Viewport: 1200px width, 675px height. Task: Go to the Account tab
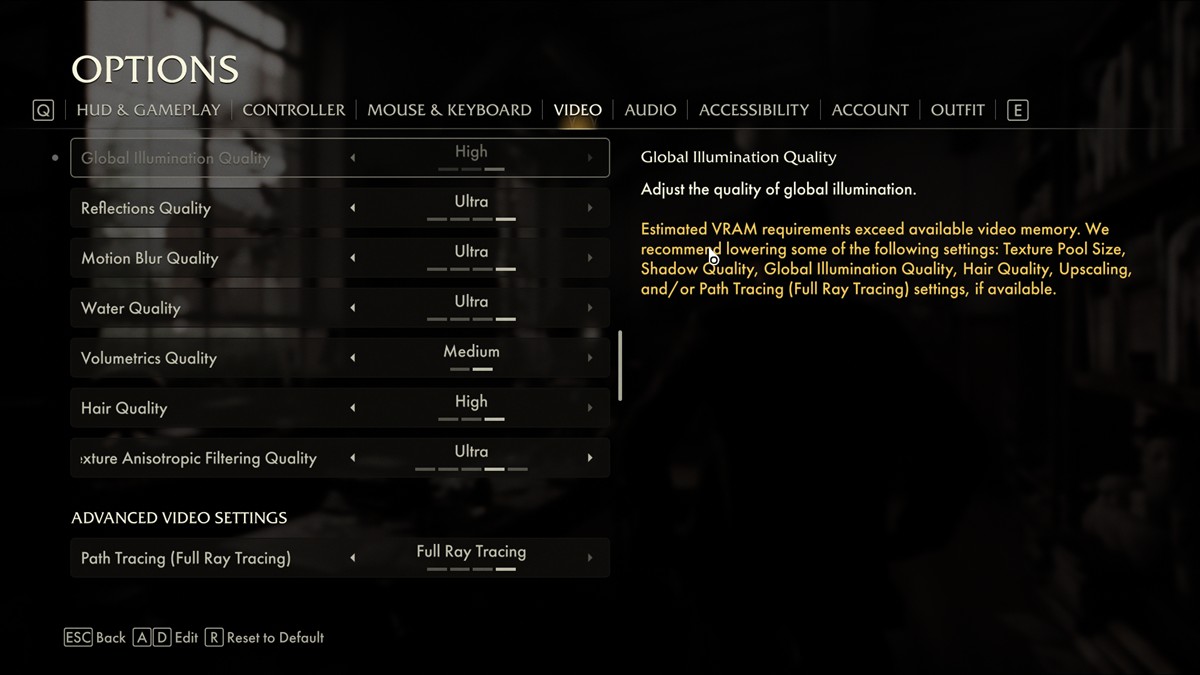870,110
